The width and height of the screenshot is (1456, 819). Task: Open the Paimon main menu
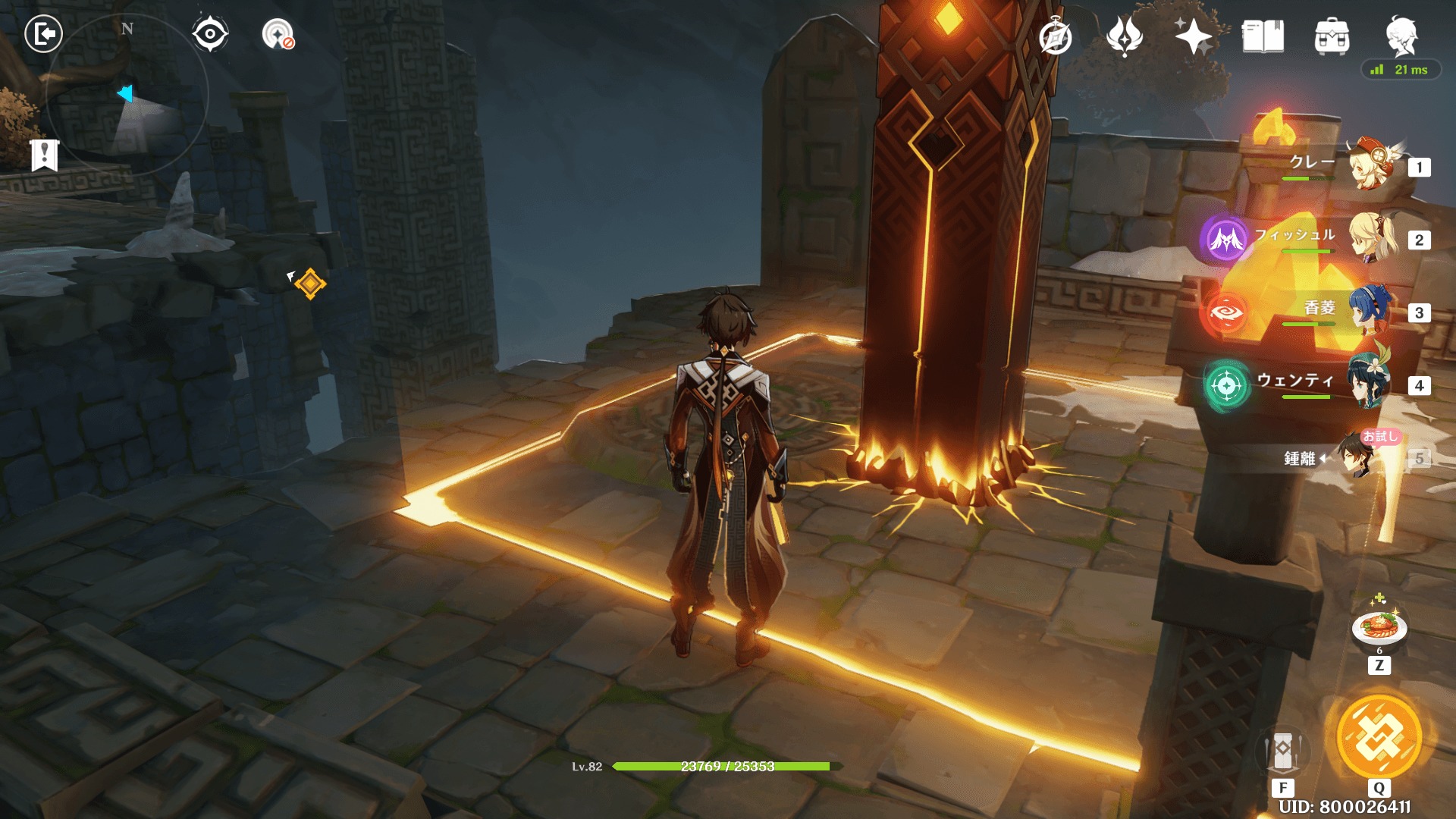coord(1401,35)
